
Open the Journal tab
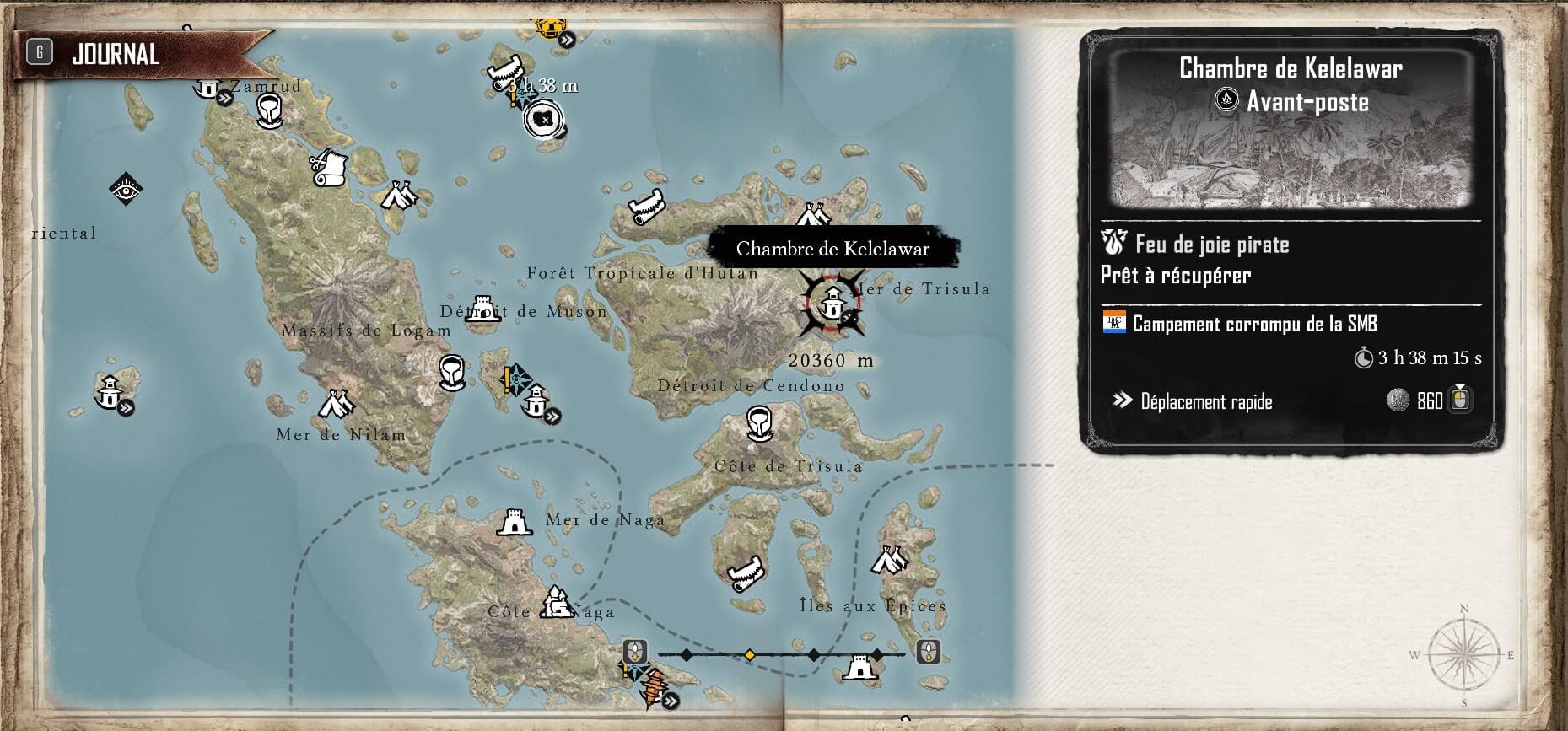[116, 55]
